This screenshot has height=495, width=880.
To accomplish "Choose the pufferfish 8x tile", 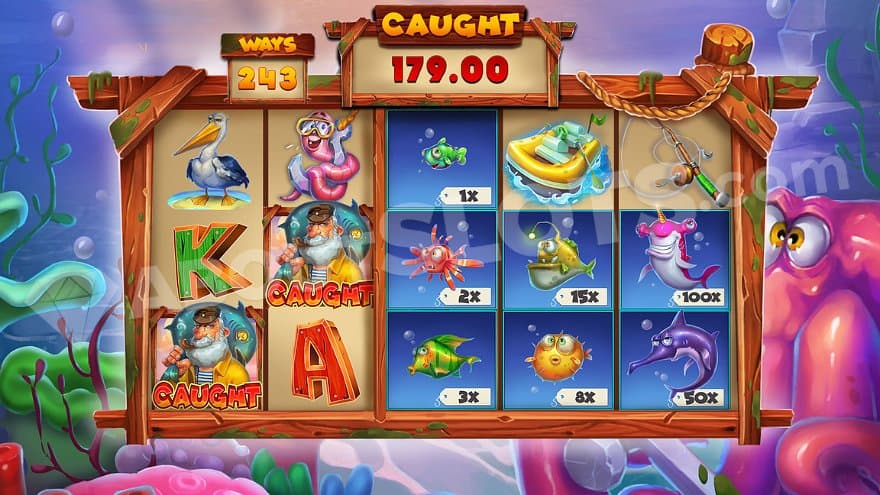I will pos(559,360).
